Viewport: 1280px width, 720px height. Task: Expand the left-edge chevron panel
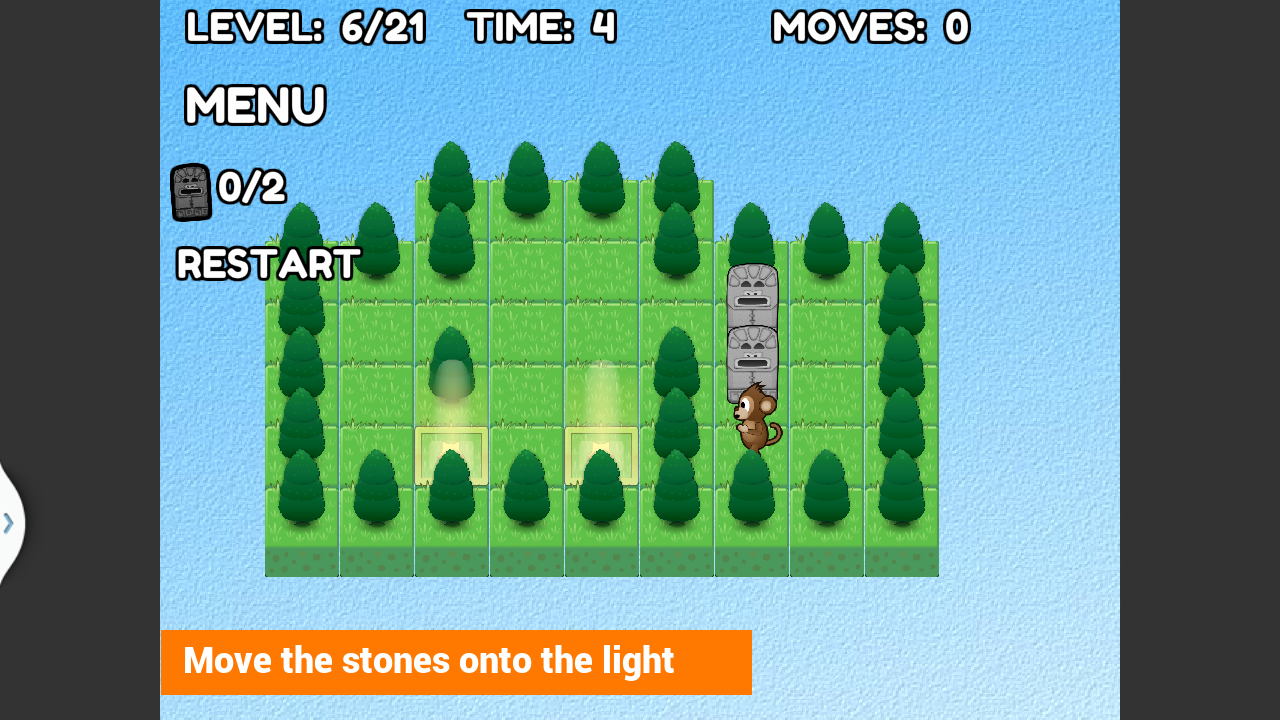click(x=8, y=520)
